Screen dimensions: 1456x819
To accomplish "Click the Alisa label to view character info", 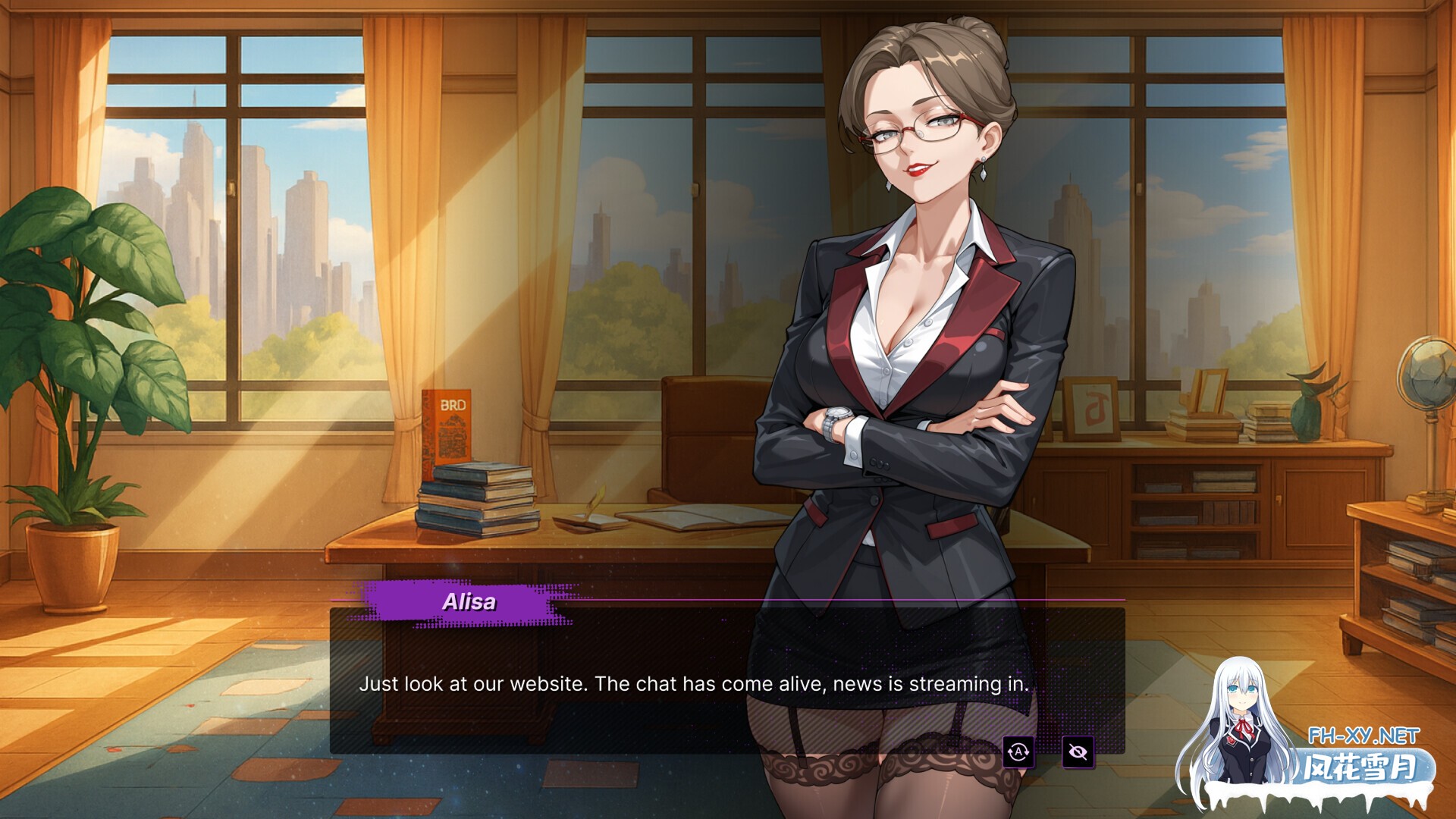I will [x=468, y=603].
